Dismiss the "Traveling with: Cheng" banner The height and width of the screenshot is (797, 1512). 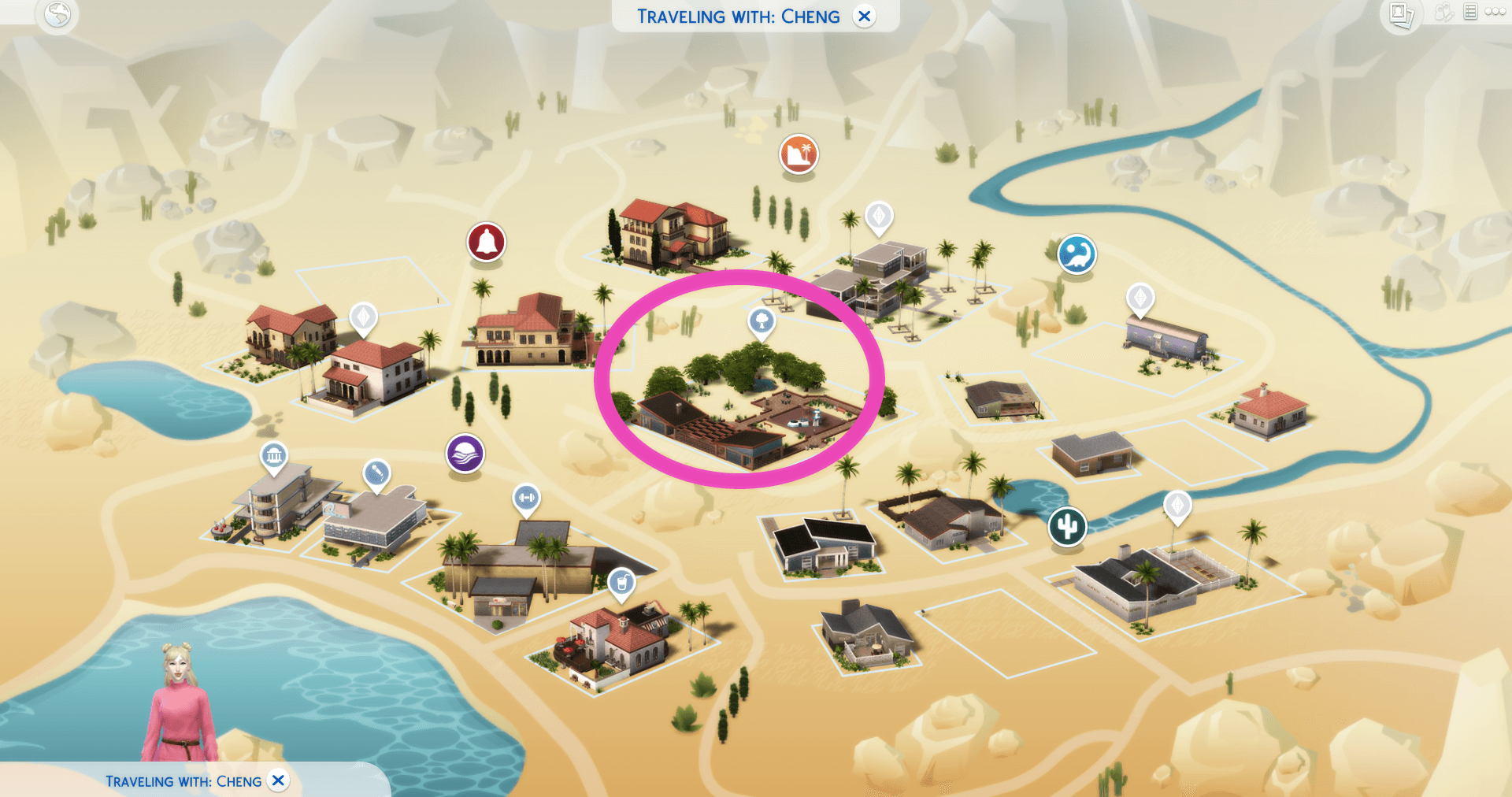point(865,16)
